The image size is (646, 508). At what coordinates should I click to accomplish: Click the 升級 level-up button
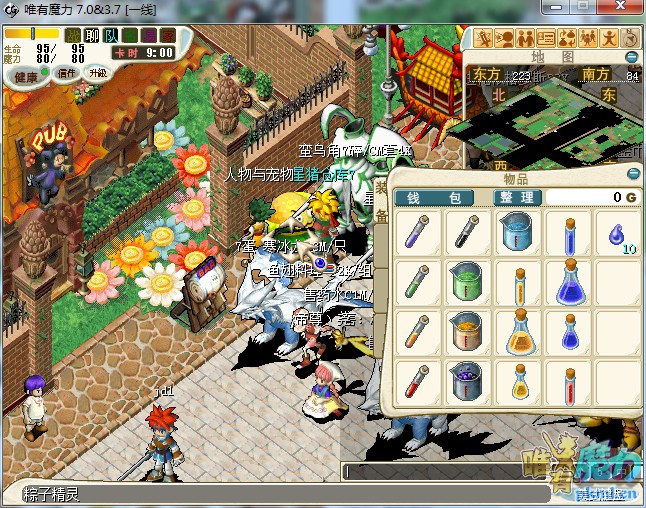(98, 73)
